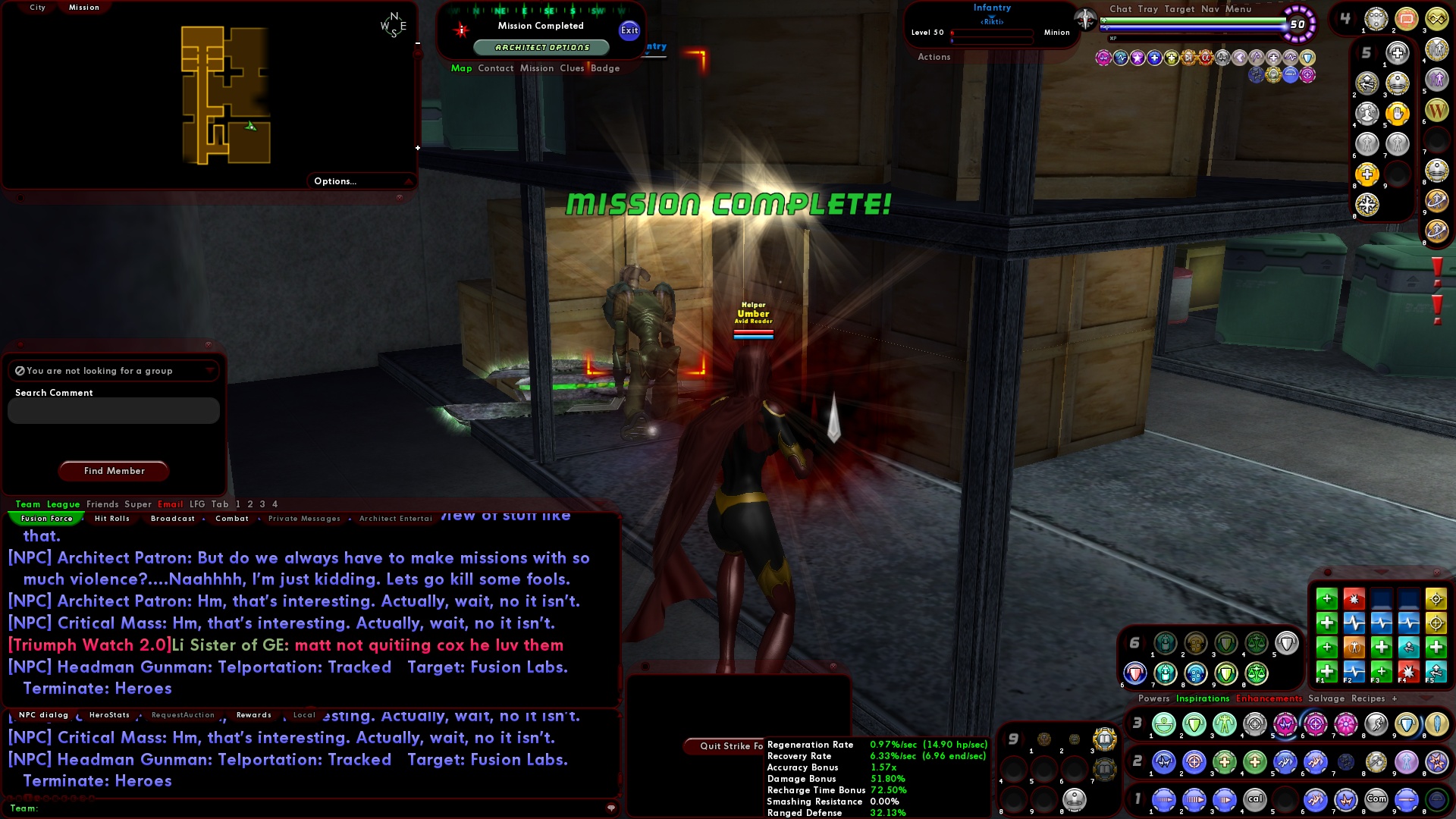Image resolution: width=1456 pixels, height=819 pixels.
Task: Open the looking-for-group status dropdown
Action: [x=209, y=371]
